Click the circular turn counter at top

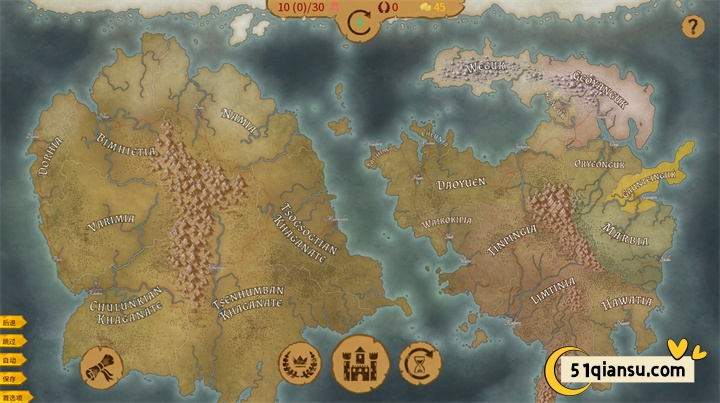coord(360,22)
